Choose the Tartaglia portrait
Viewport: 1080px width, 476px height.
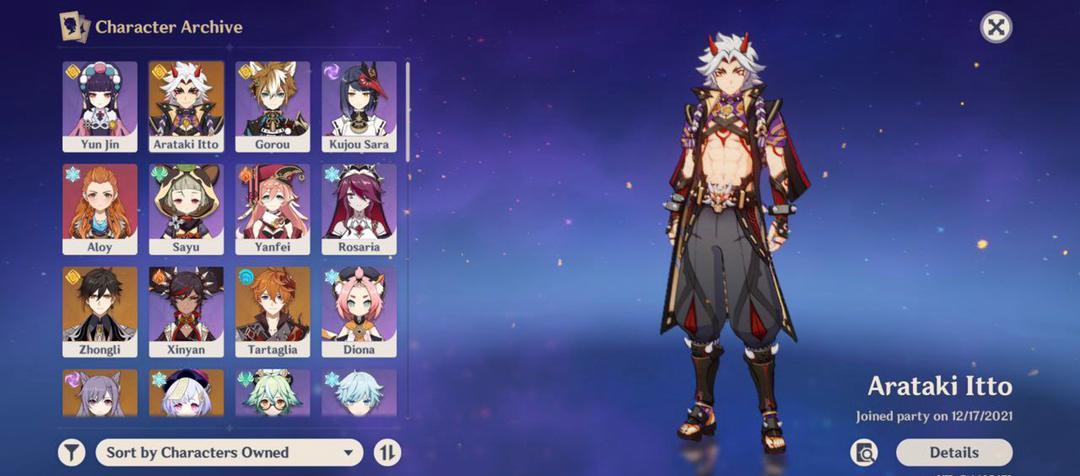click(x=272, y=311)
